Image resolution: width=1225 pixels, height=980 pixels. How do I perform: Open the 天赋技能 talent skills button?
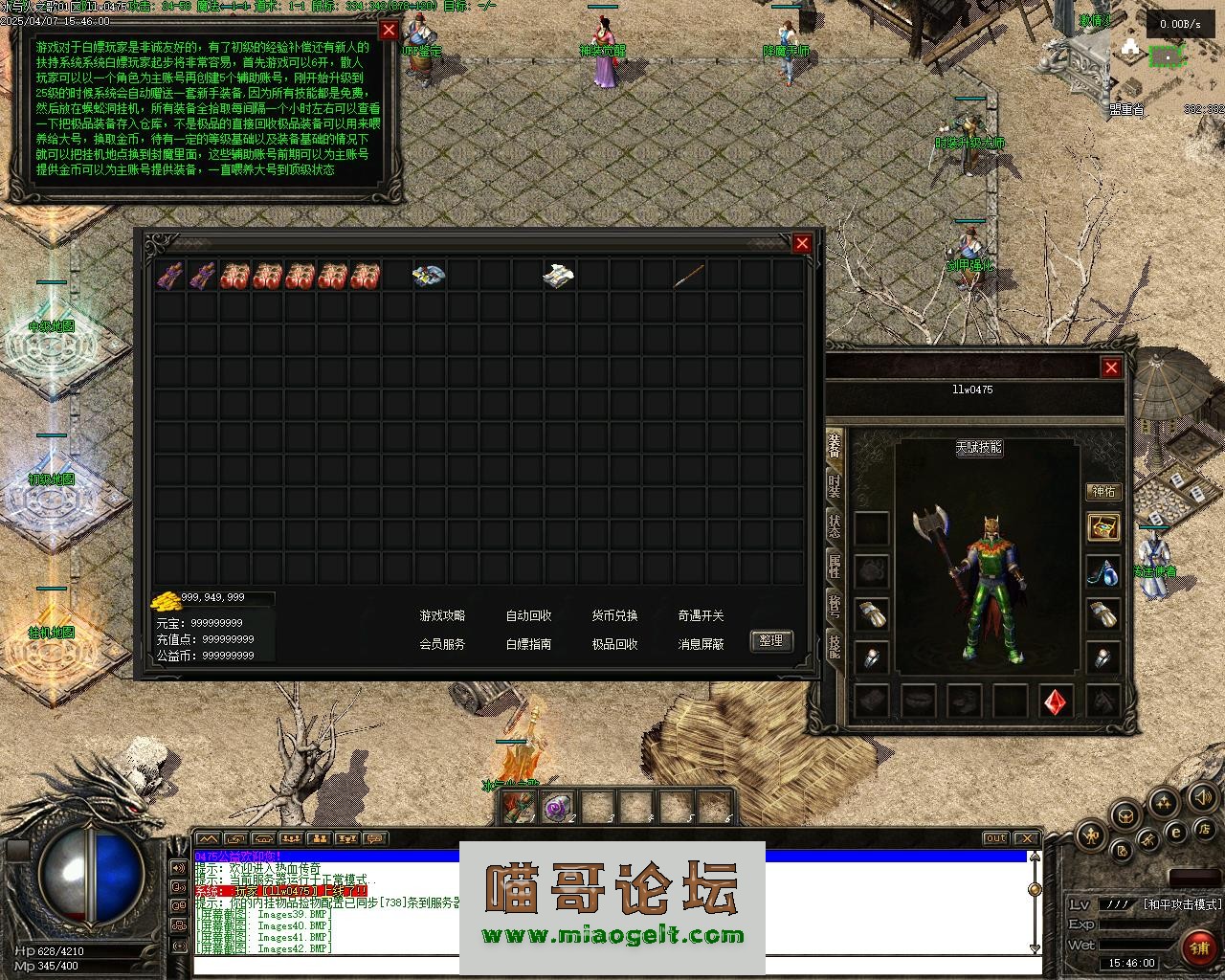click(x=978, y=447)
